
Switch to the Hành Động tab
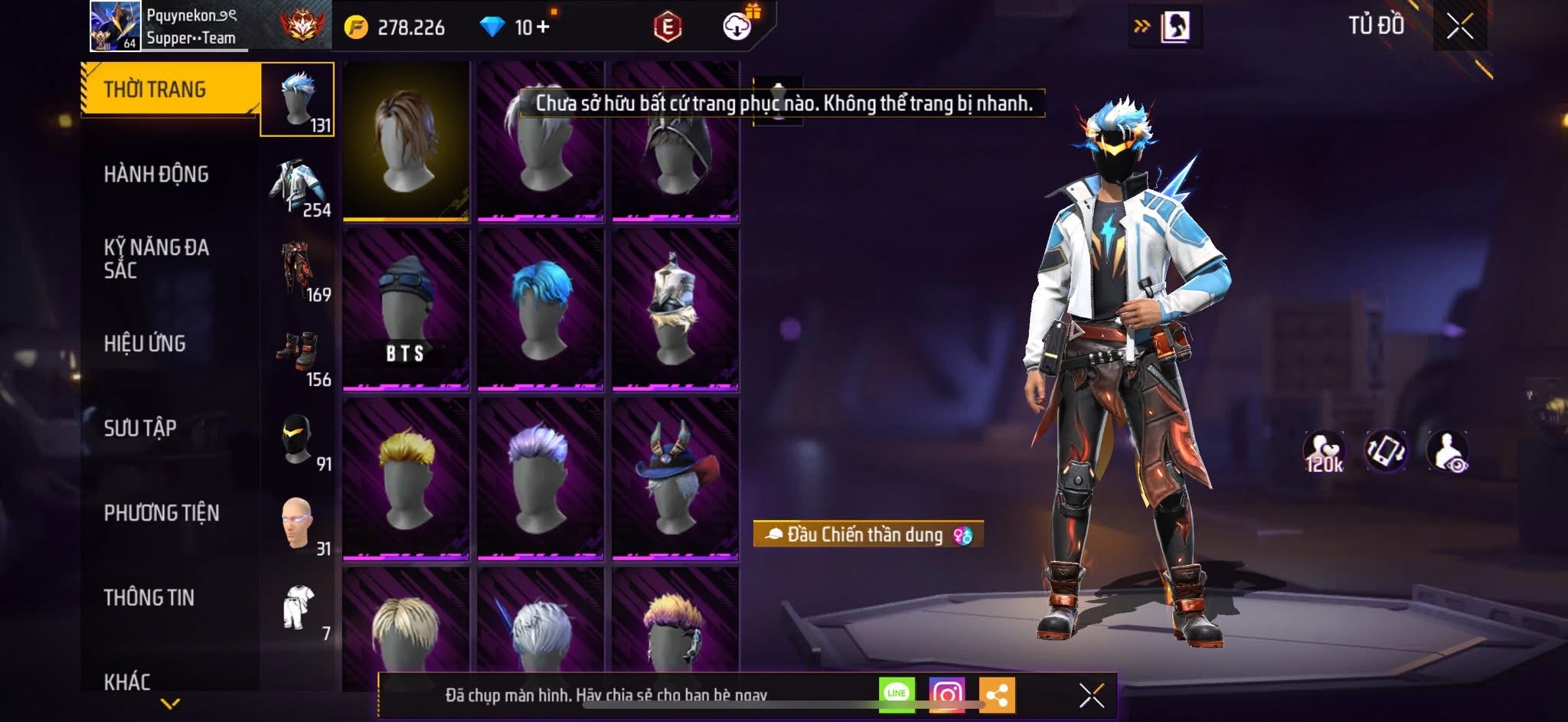(x=156, y=175)
